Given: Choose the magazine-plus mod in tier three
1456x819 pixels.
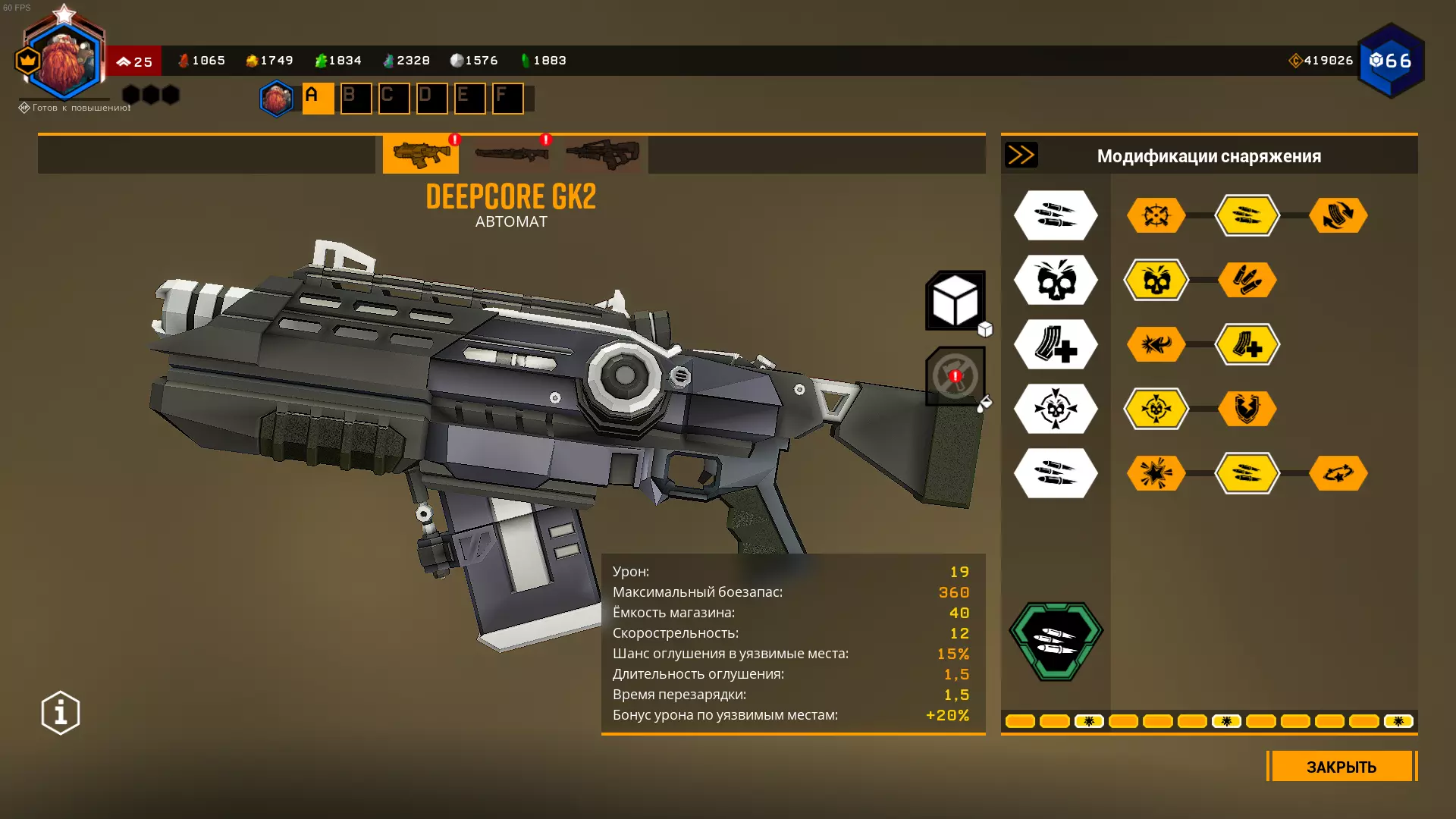Looking at the screenshot, I should 1247,344.
